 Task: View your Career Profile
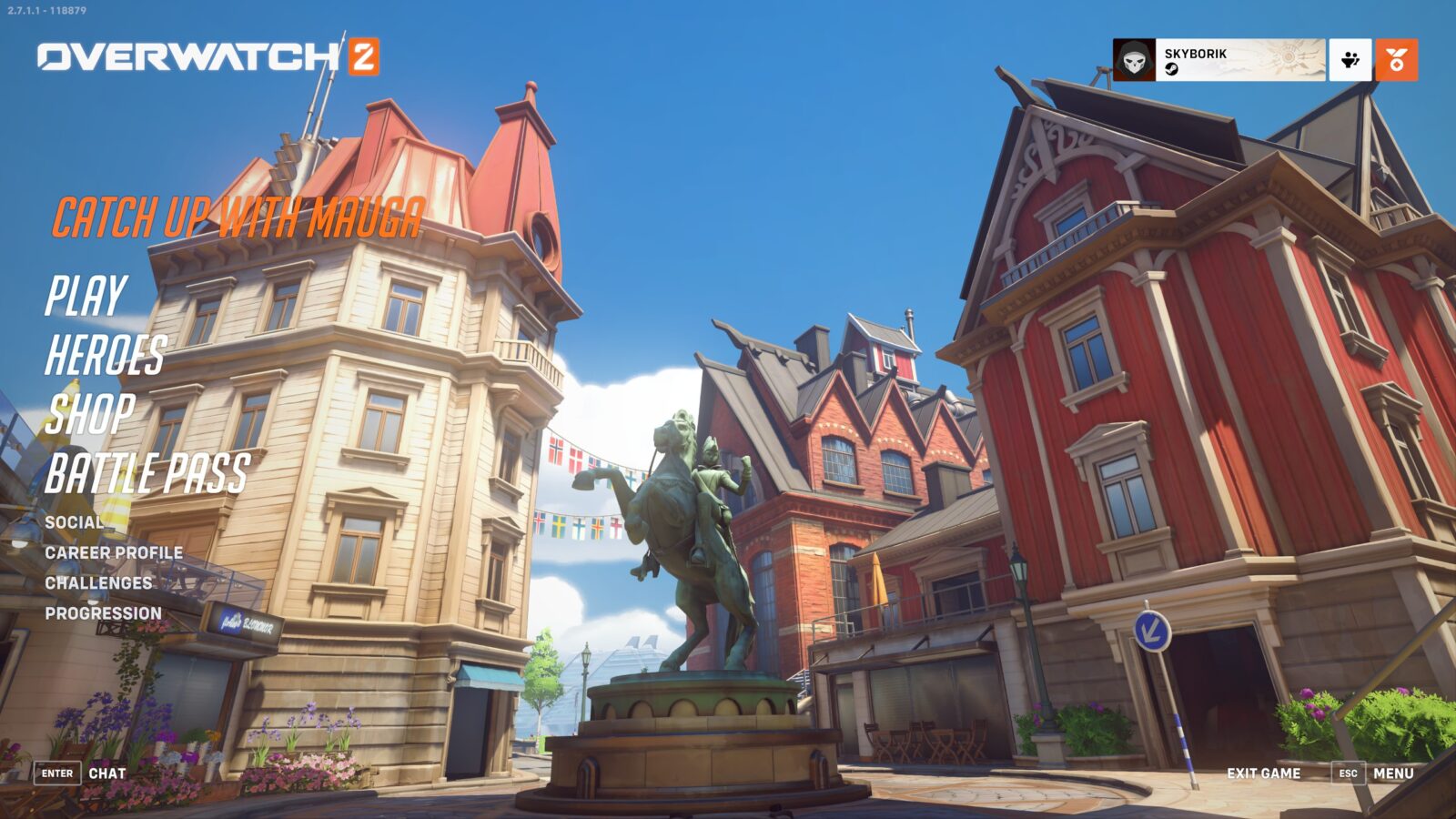(x=113, y=552)
